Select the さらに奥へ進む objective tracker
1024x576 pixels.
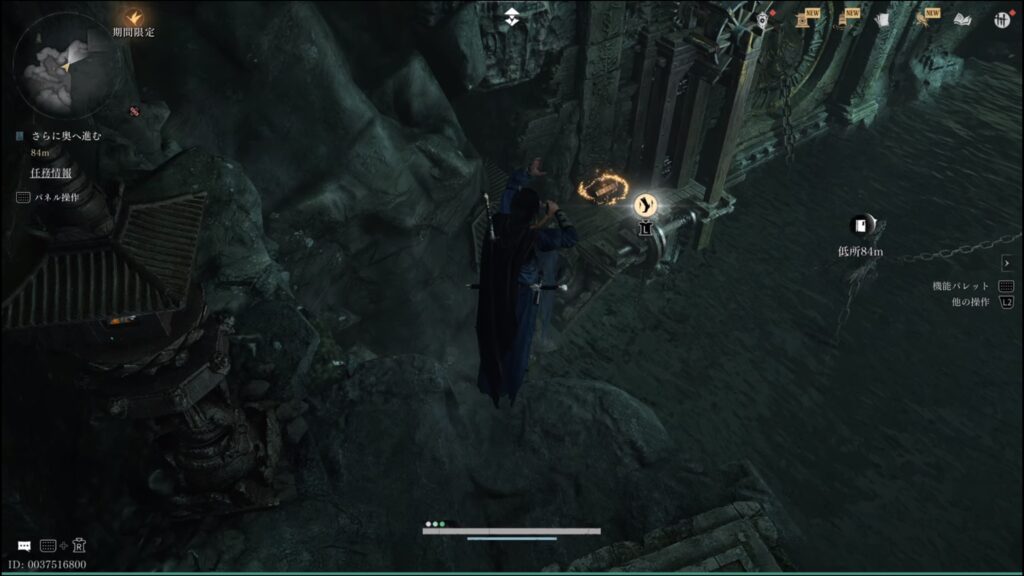point(66,136)
